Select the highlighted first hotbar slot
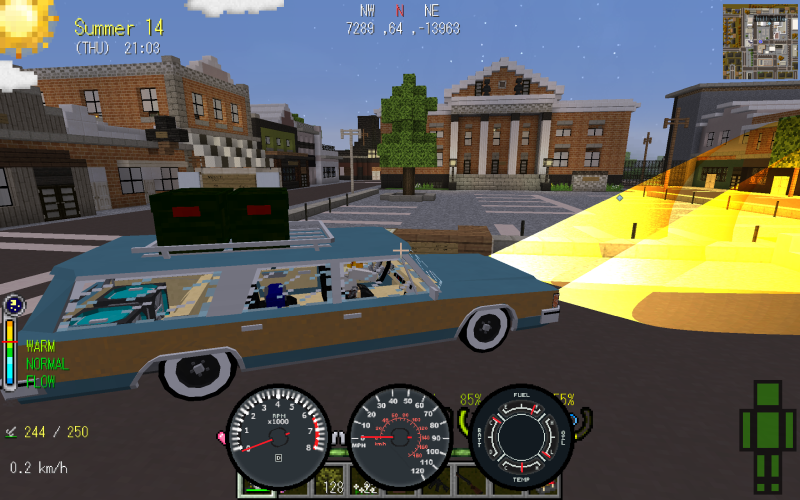The width and height of the screenshot is (800, 500). pyautogui.click(x=257, y=487)
